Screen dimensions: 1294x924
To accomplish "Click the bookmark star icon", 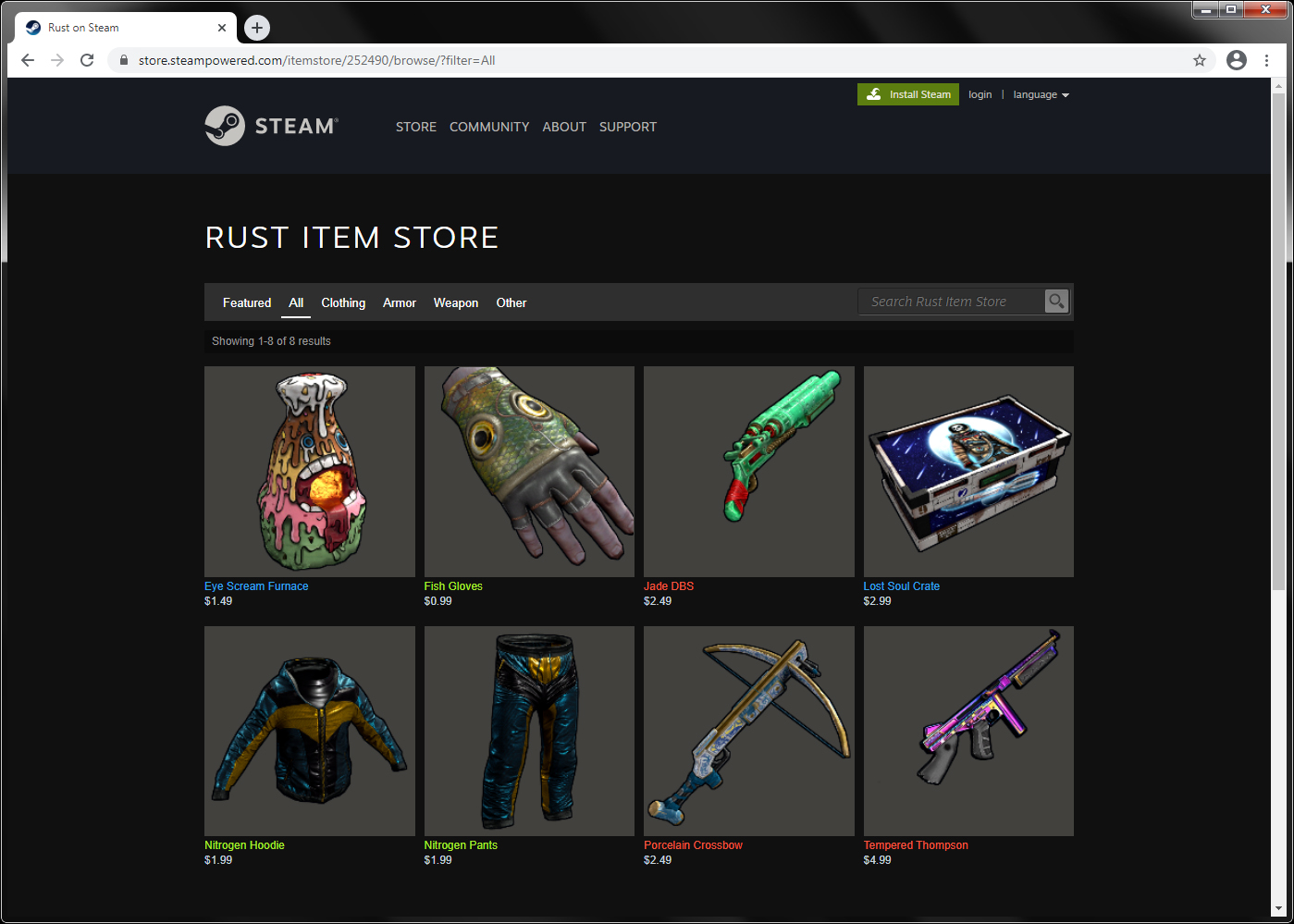I will 1200,59.
